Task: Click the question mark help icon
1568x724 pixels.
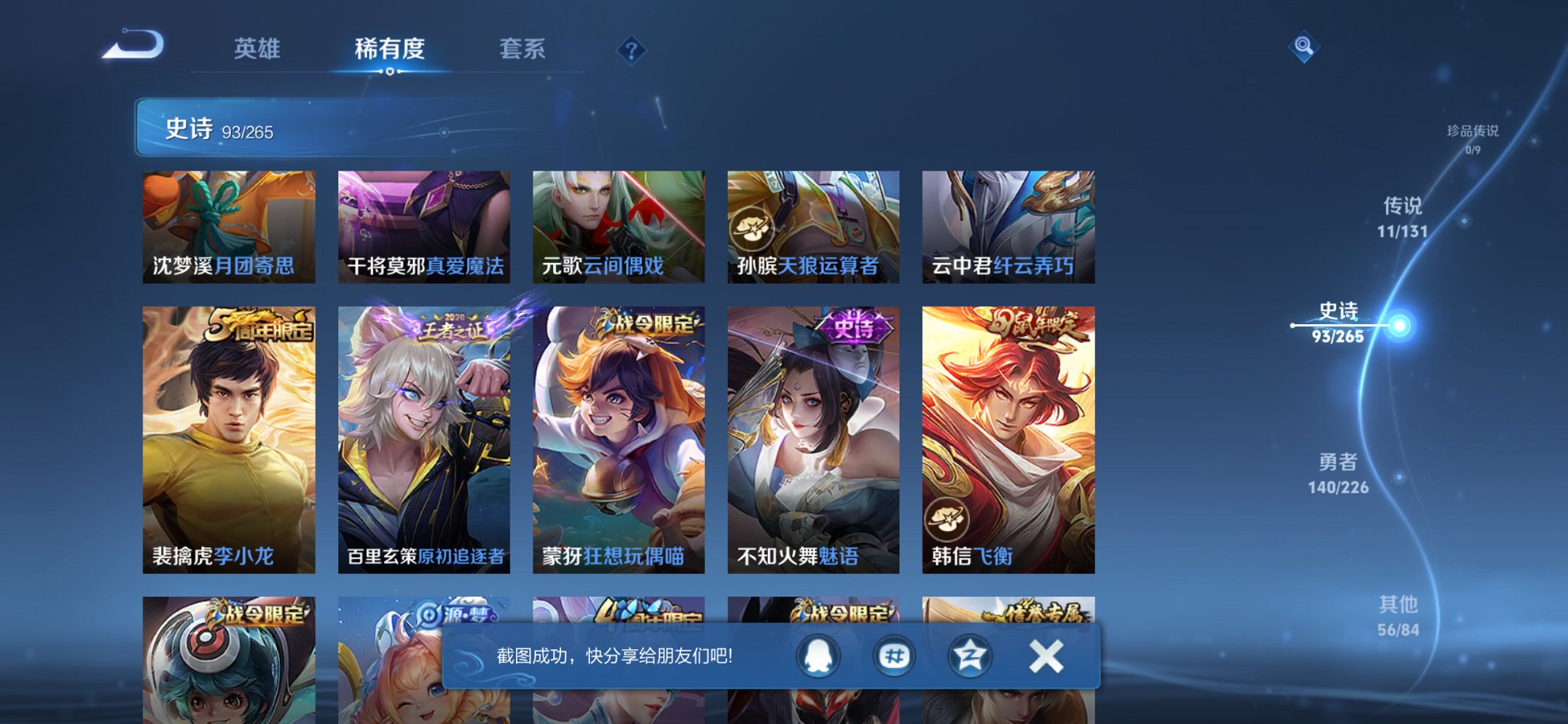Action: pyautogui.click(x=631, y=50)
